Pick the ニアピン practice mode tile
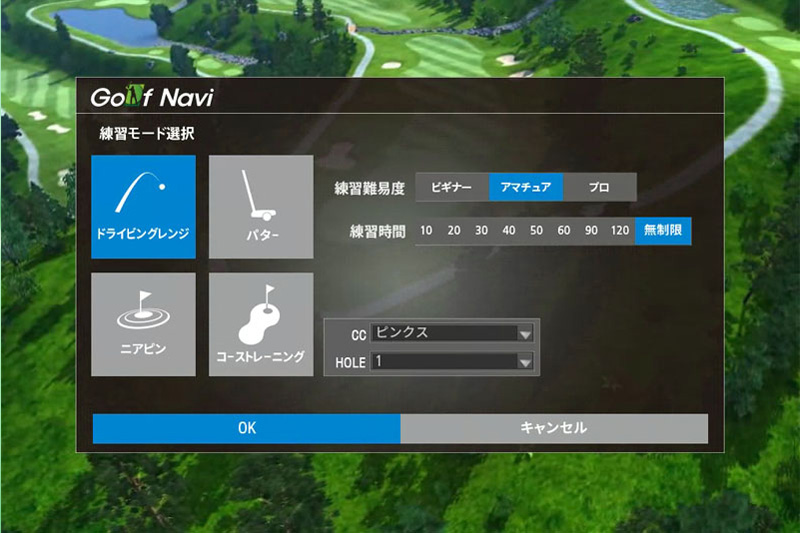The width and height of the screenshot is (800, 533). (x=143, y=324)
